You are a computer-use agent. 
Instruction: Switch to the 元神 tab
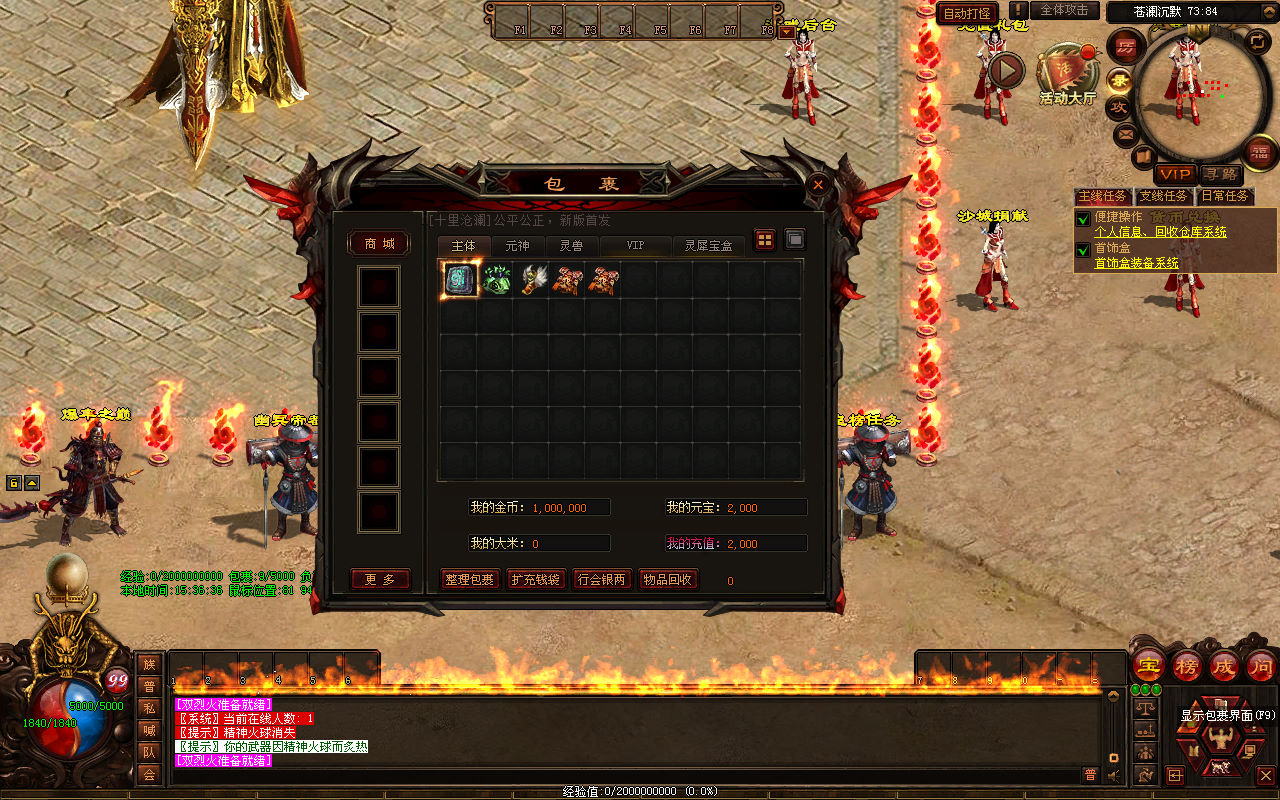(x=517, y=245)
